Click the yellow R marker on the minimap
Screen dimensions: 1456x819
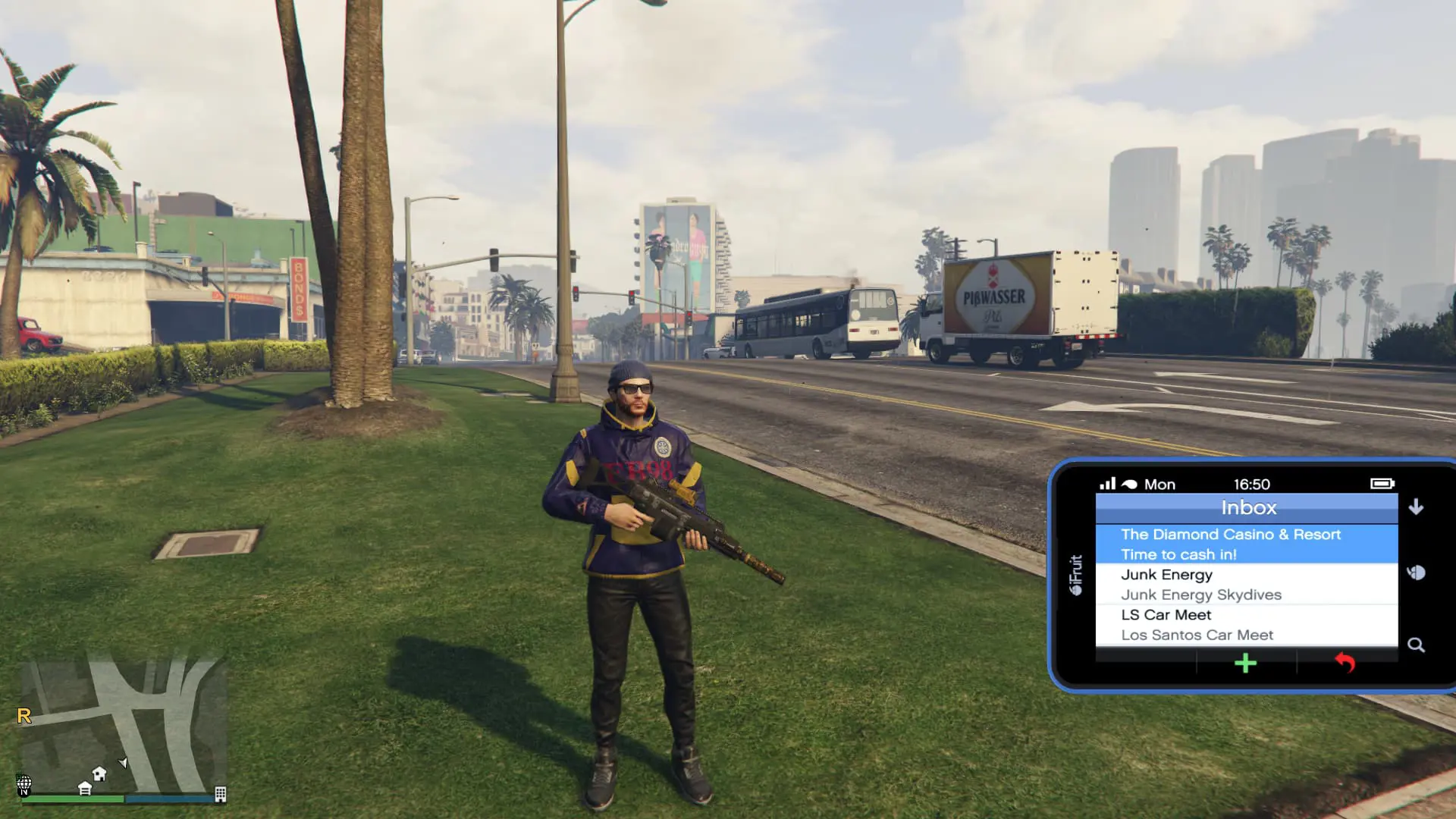24,715
